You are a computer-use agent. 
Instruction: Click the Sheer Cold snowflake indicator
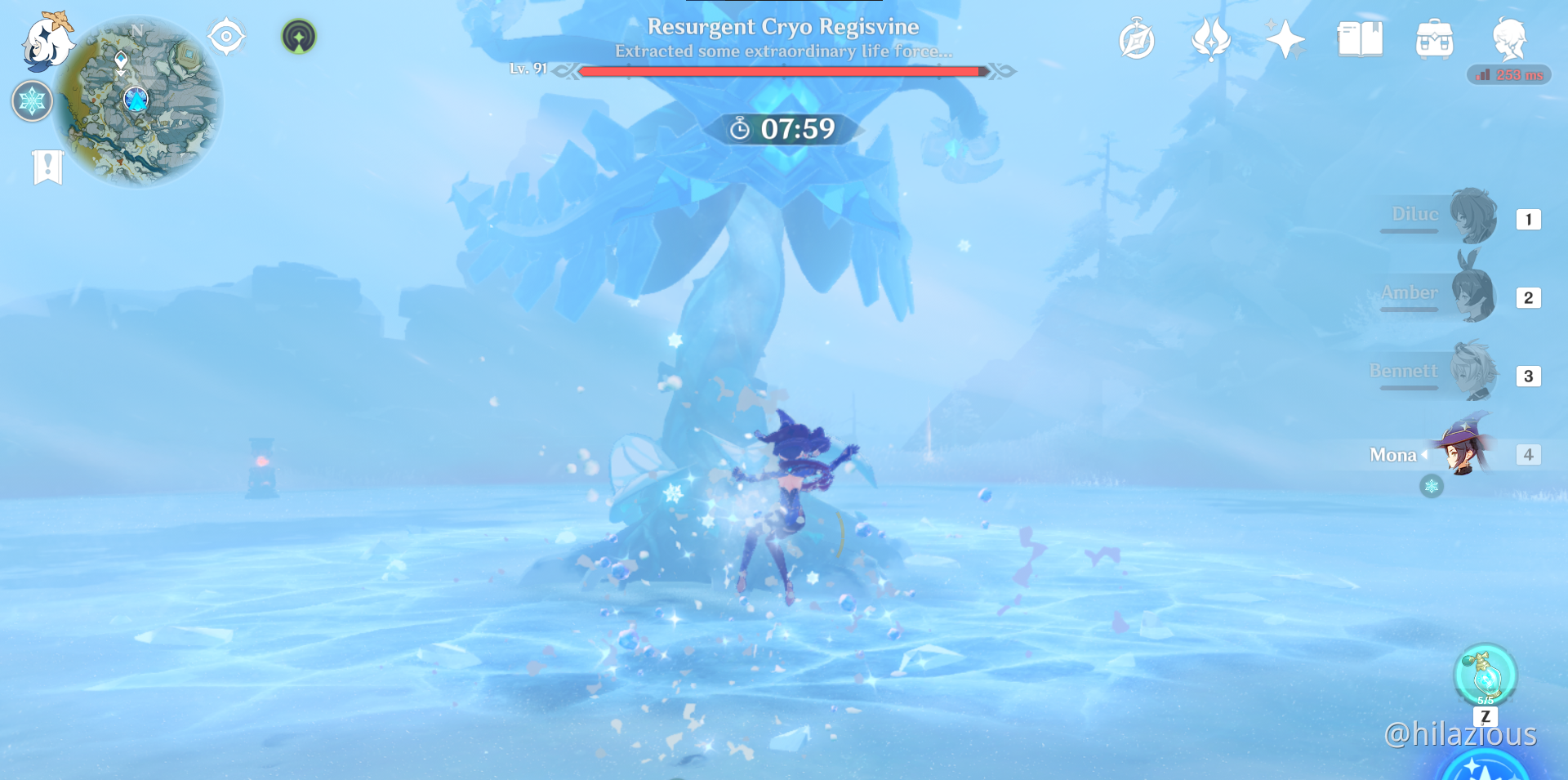pos(31,101)
